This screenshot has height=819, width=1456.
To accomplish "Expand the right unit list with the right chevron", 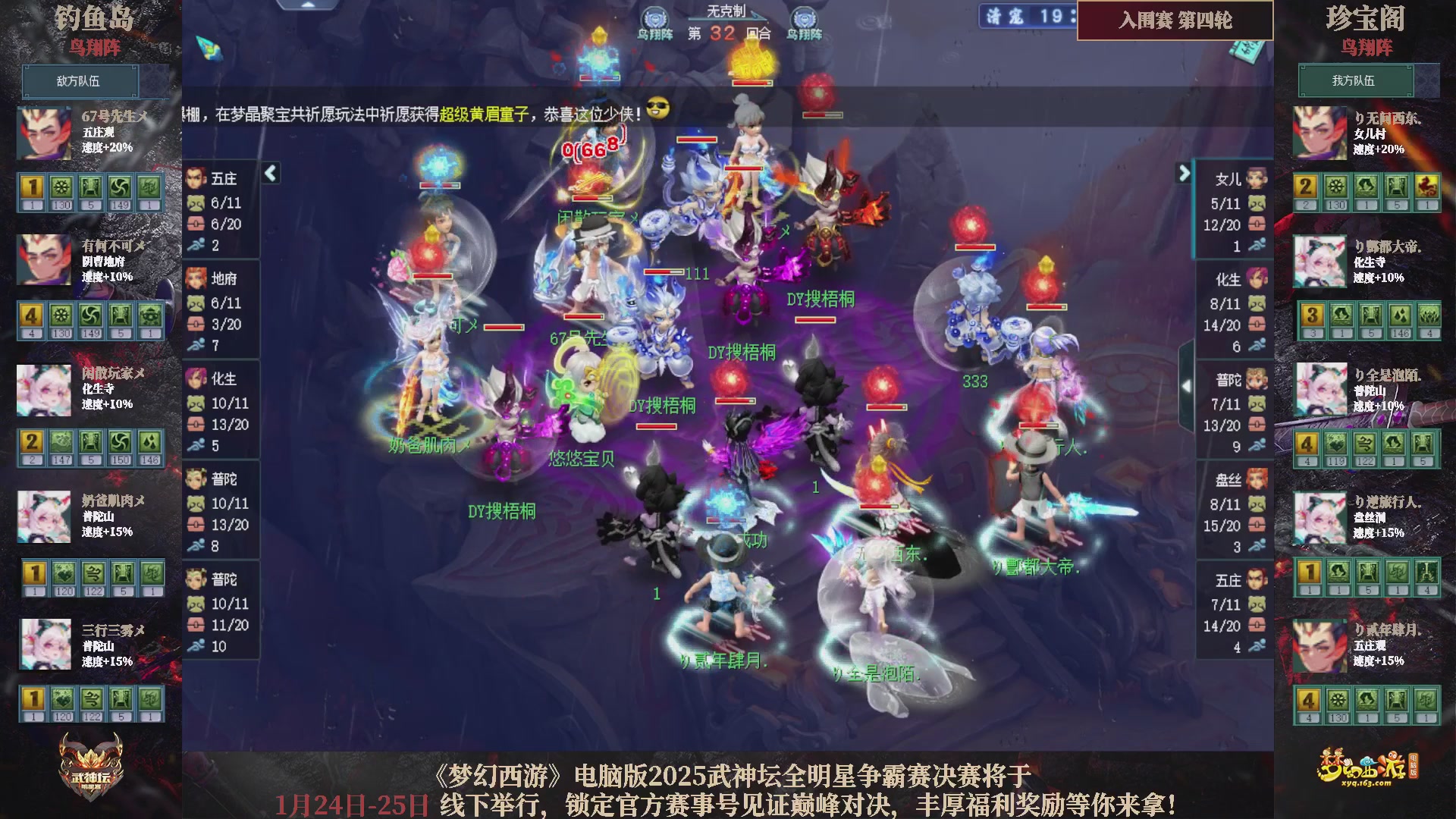I will (x=1185, y=174).
